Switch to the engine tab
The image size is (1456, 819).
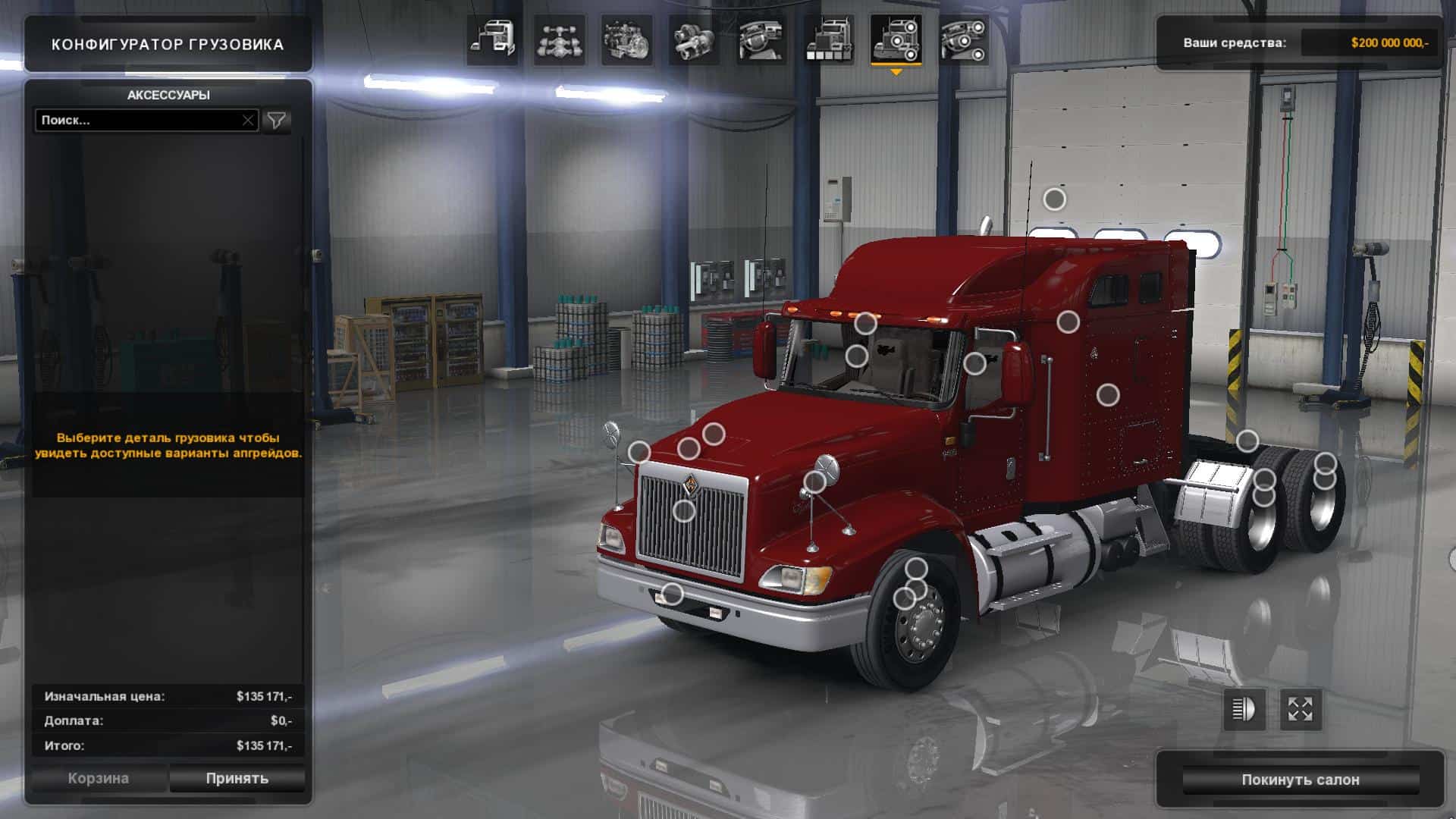point(626,40)
